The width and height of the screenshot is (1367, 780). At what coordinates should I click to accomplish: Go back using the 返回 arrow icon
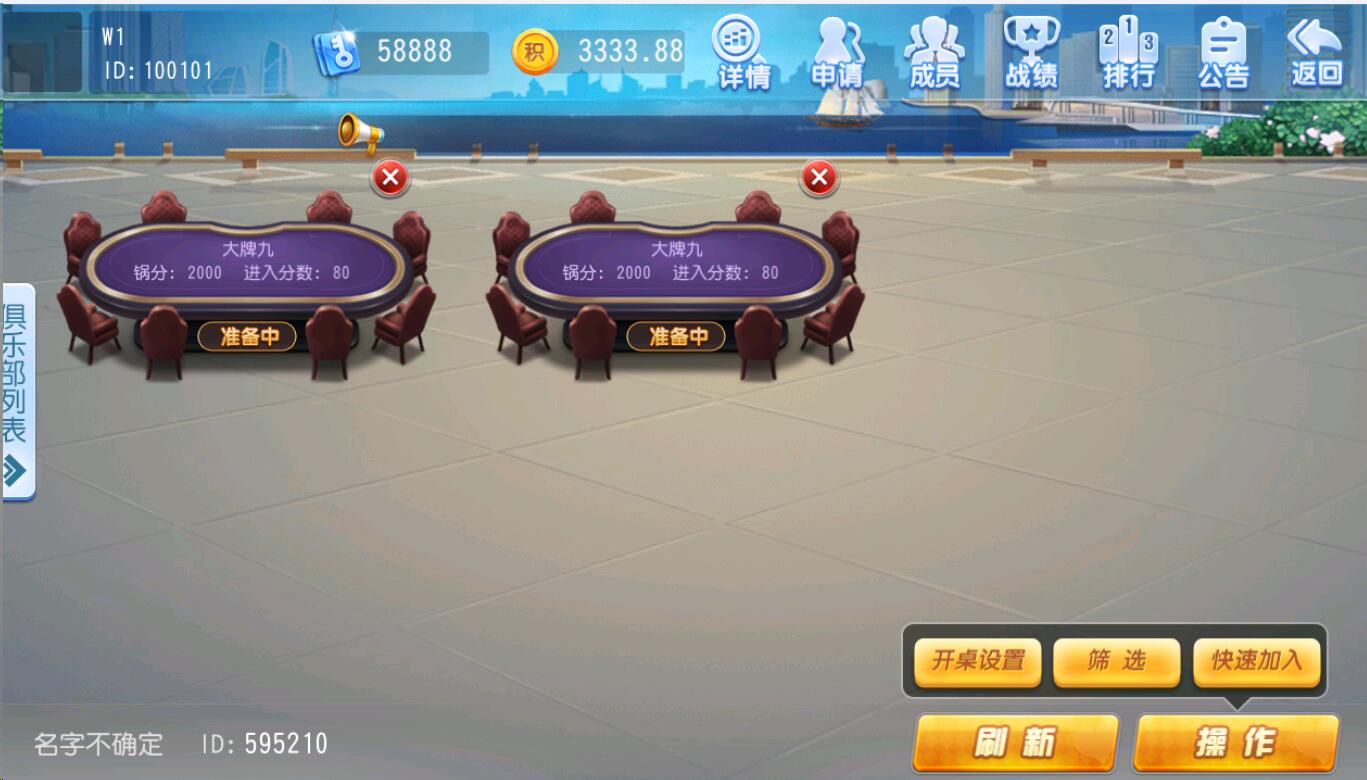tap(1315, 50)
